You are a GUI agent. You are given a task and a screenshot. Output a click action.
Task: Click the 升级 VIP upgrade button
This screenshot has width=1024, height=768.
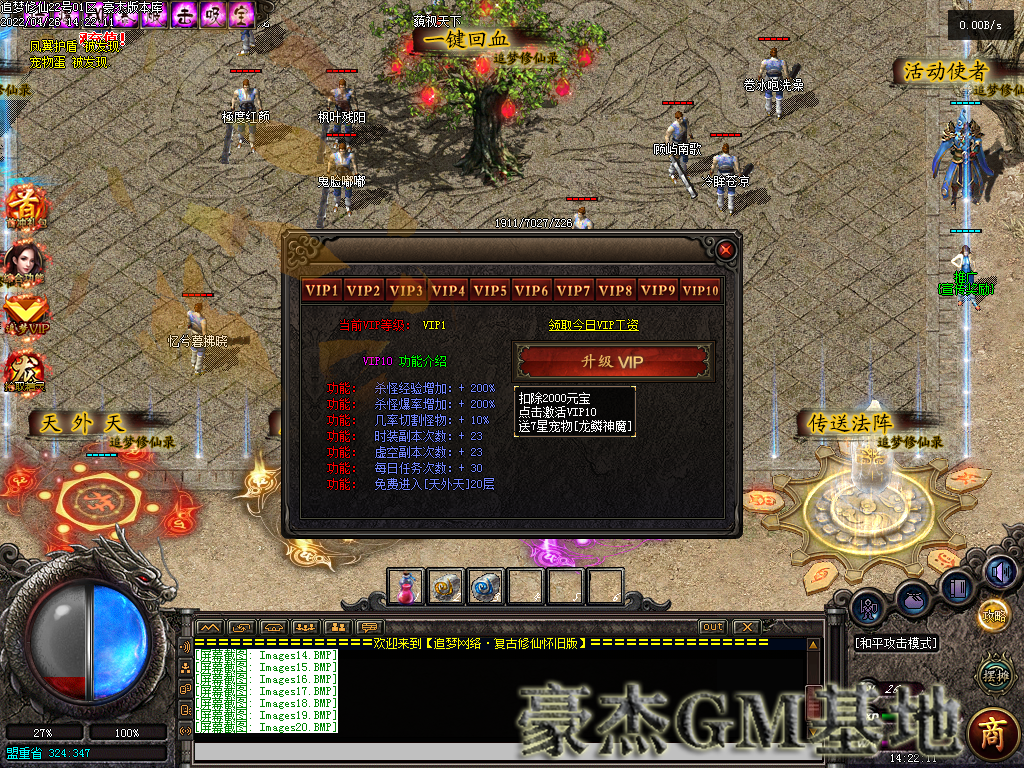pos(613,361)
